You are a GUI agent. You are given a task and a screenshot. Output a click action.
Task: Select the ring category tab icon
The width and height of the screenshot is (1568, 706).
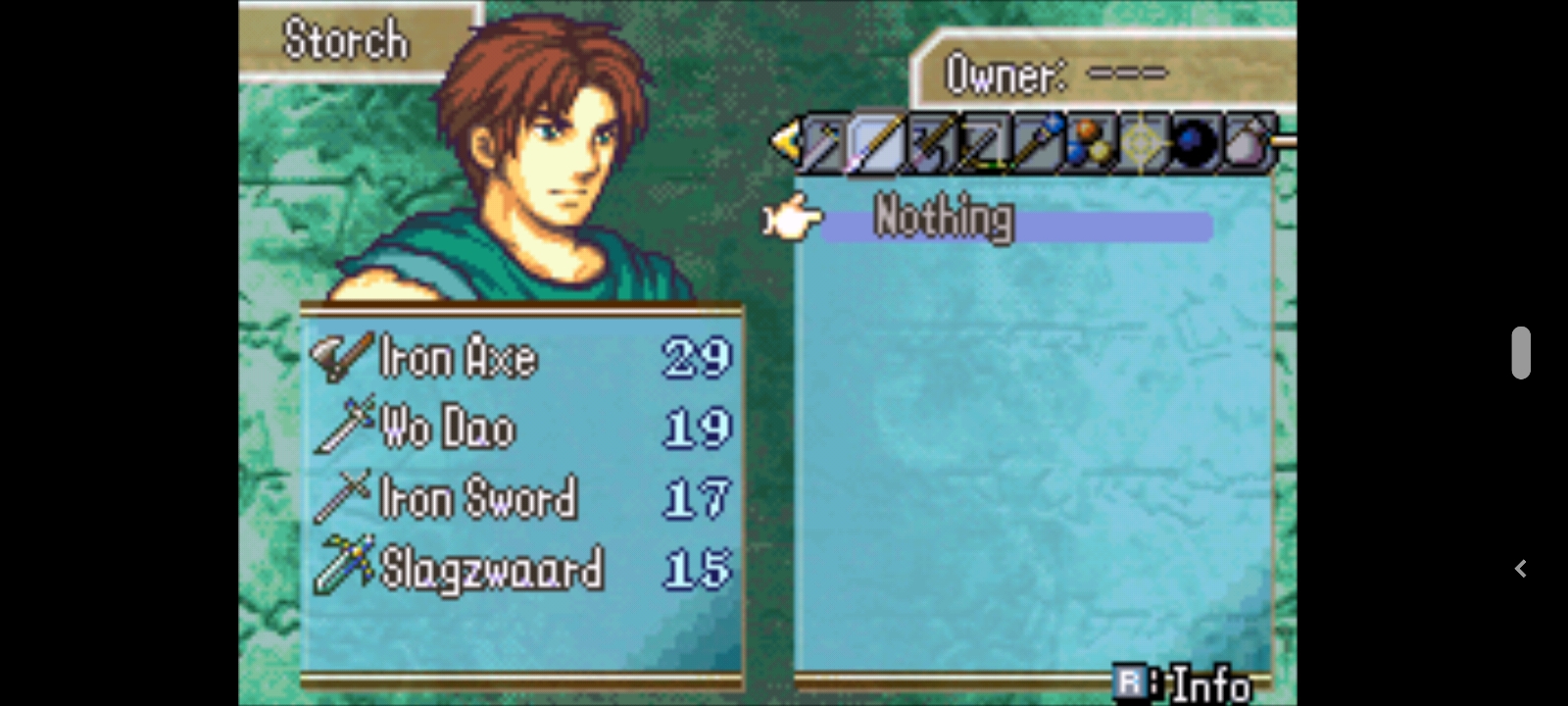[1144, 145]
